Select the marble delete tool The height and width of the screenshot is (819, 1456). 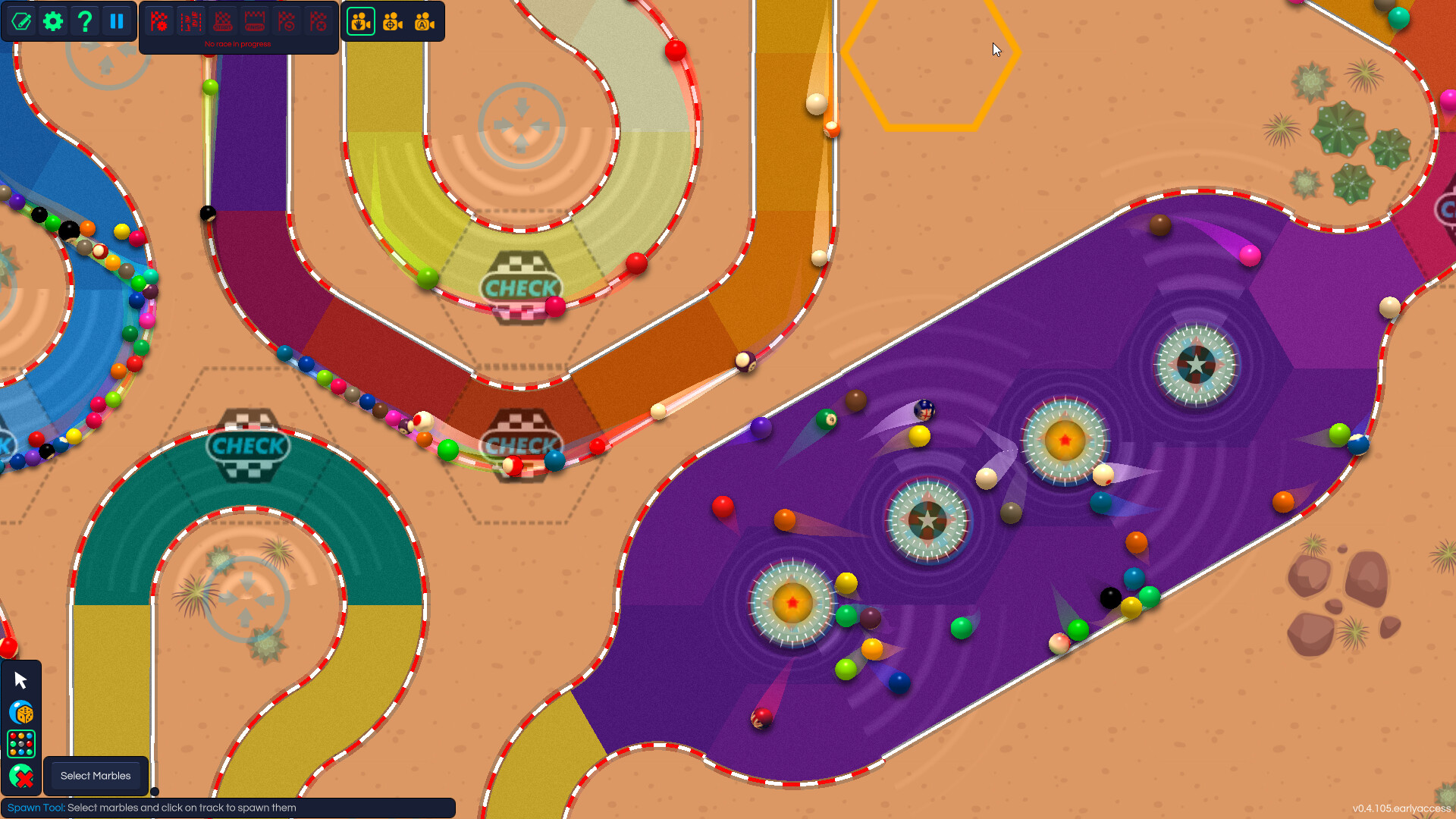20,777
